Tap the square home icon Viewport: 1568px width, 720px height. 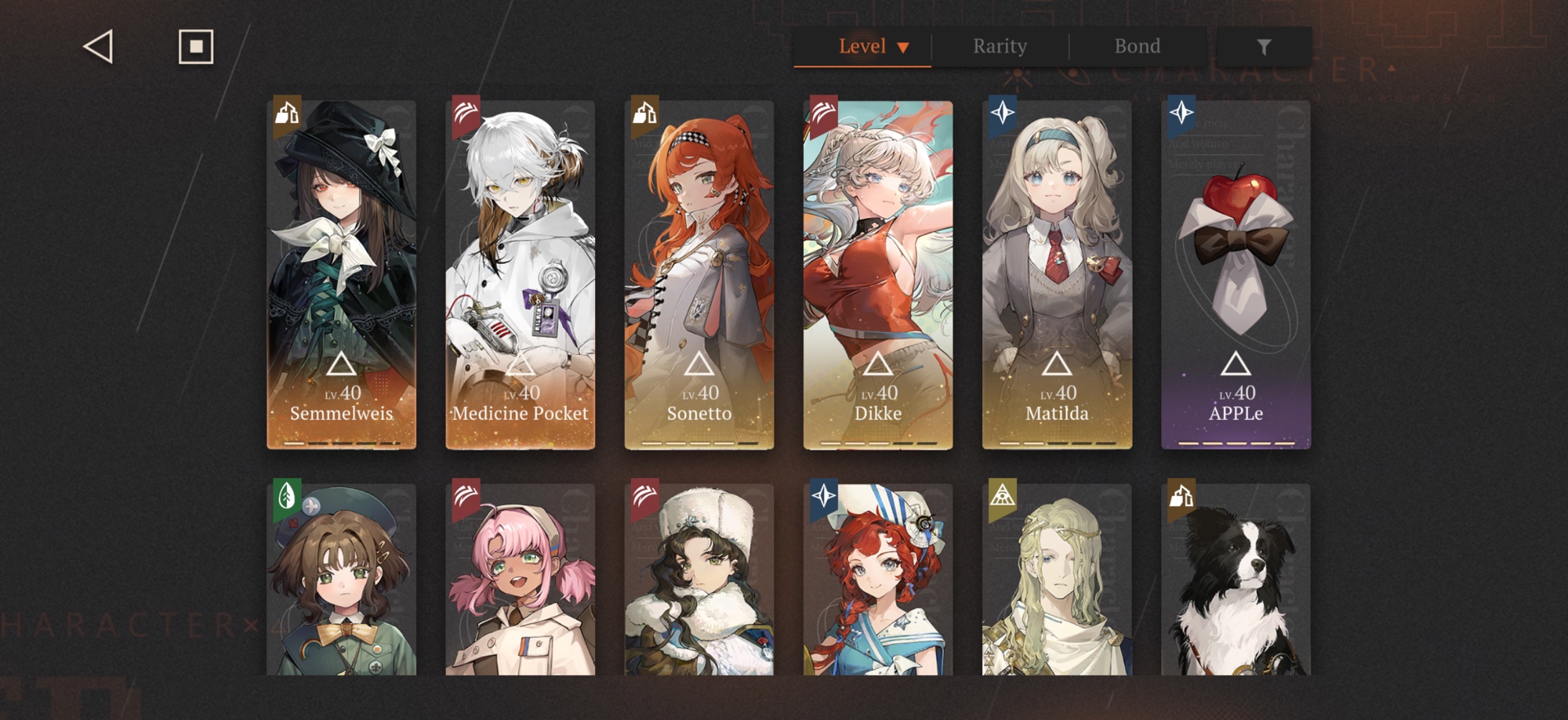coord(196,47)
